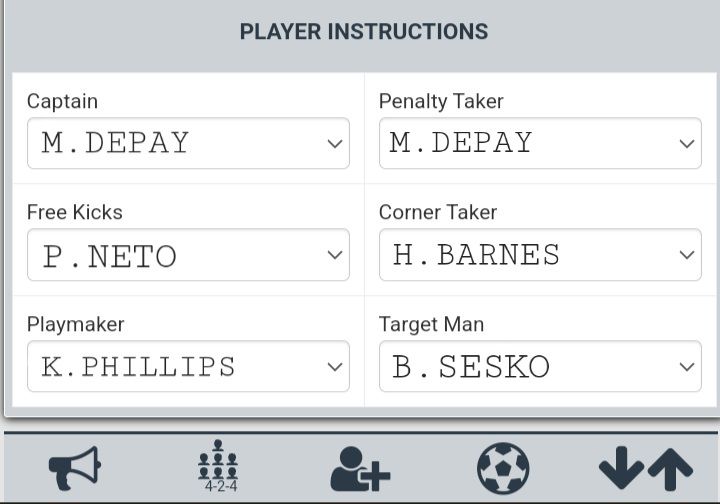Click the add player icon
The image size is (720, 504).
pos(360,468)
